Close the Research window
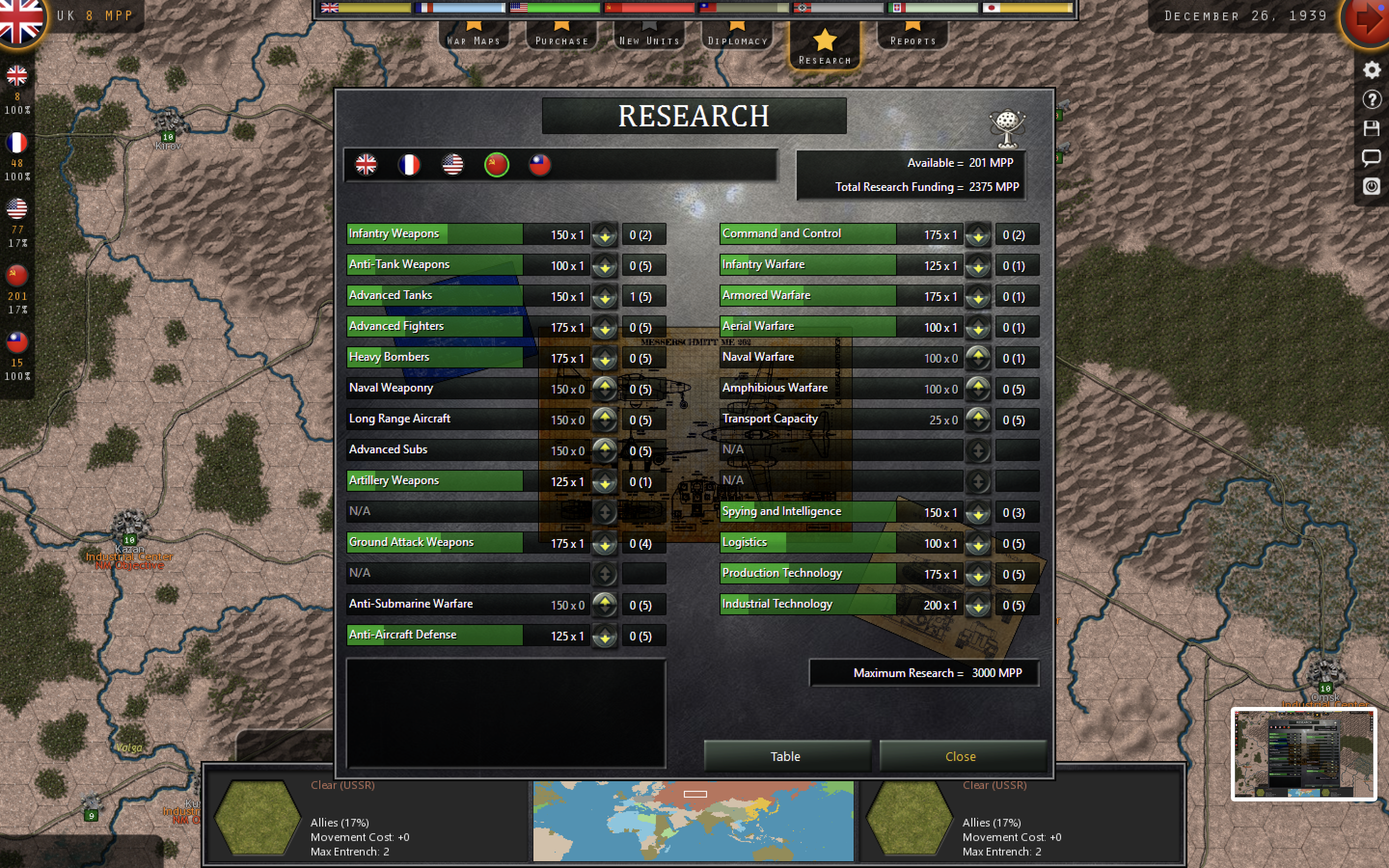This screenshot has width=1389, height=868. [961, 756]
